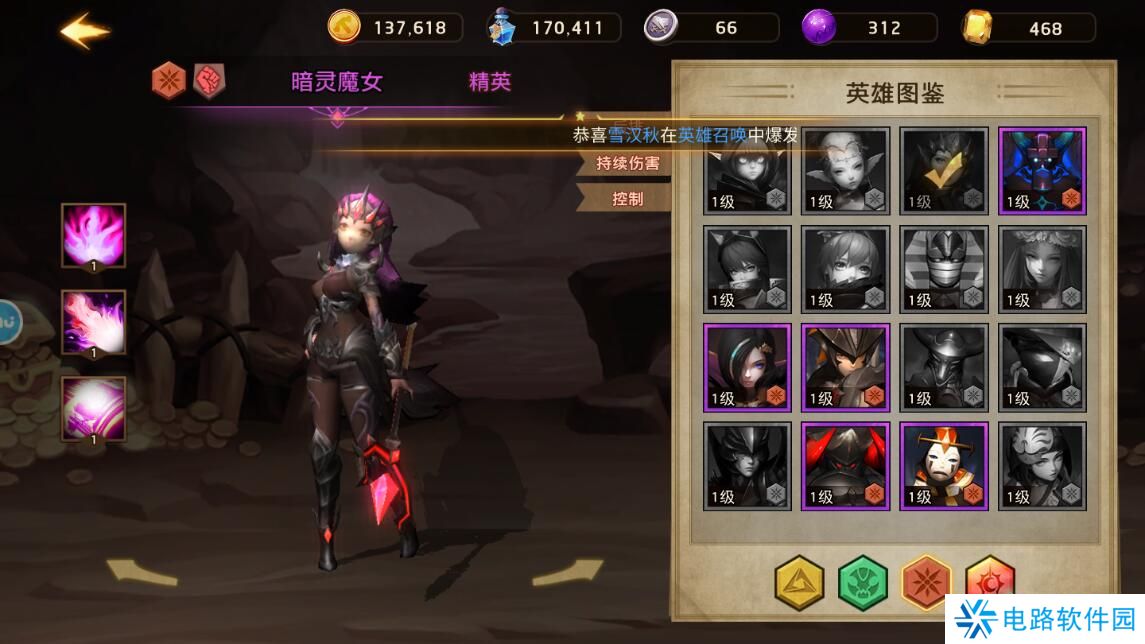Screen dimensions: 1145x644
Task: Click the gold coin currency icon
Action: [x=345, y=27]
